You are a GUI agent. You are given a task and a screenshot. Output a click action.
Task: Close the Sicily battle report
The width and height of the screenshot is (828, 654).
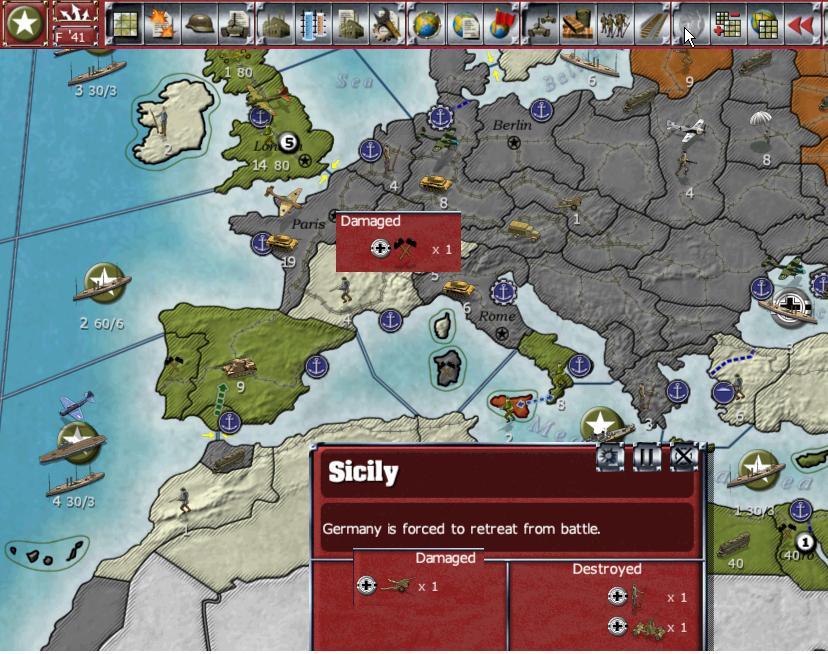coord(683,458)
